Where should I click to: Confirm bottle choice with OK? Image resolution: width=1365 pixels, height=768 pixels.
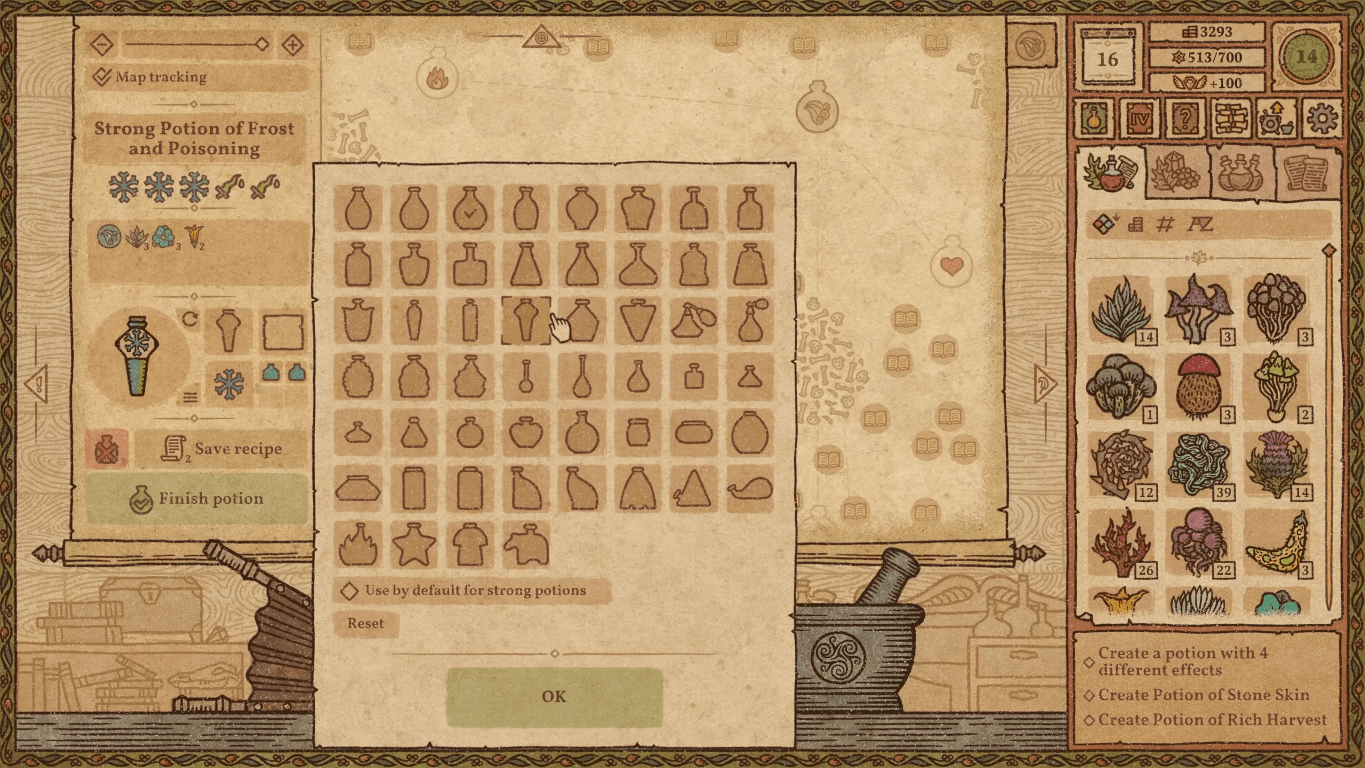(x=554, y=696)
